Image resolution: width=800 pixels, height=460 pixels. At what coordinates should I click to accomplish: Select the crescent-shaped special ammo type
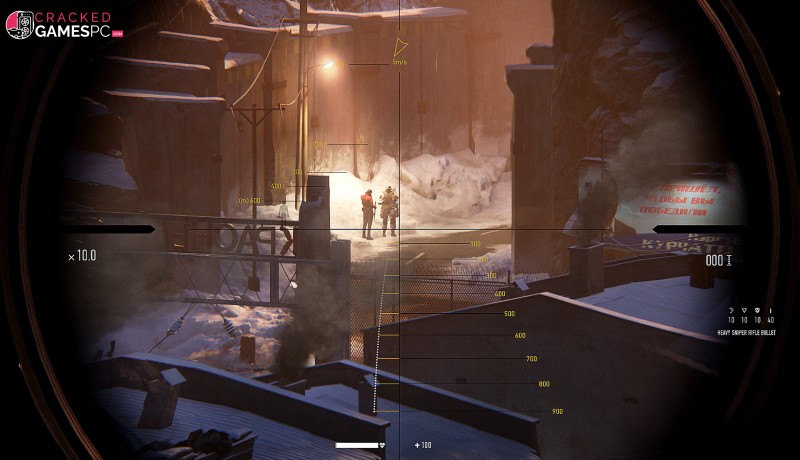pyautogui.click(x=731, y=310)
